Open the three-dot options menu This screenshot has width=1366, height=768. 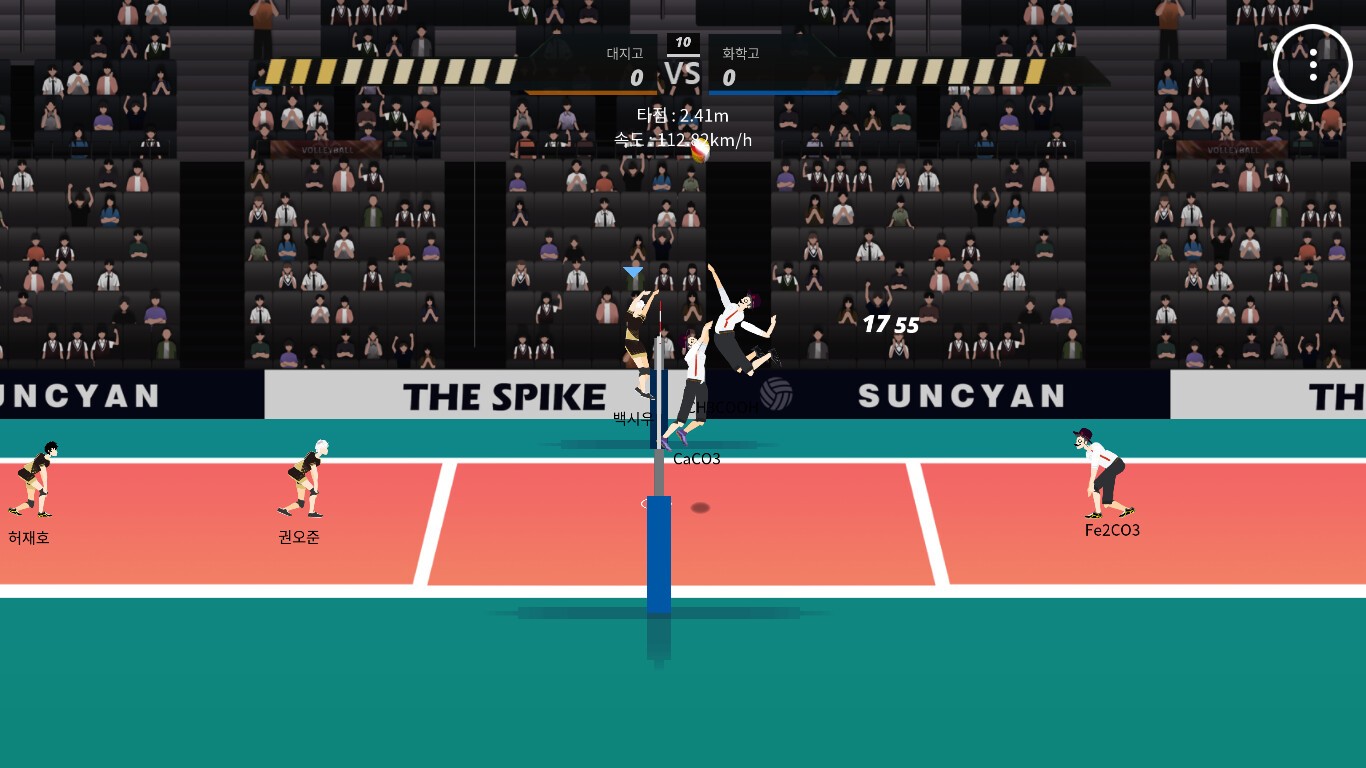coord(1312,64)
